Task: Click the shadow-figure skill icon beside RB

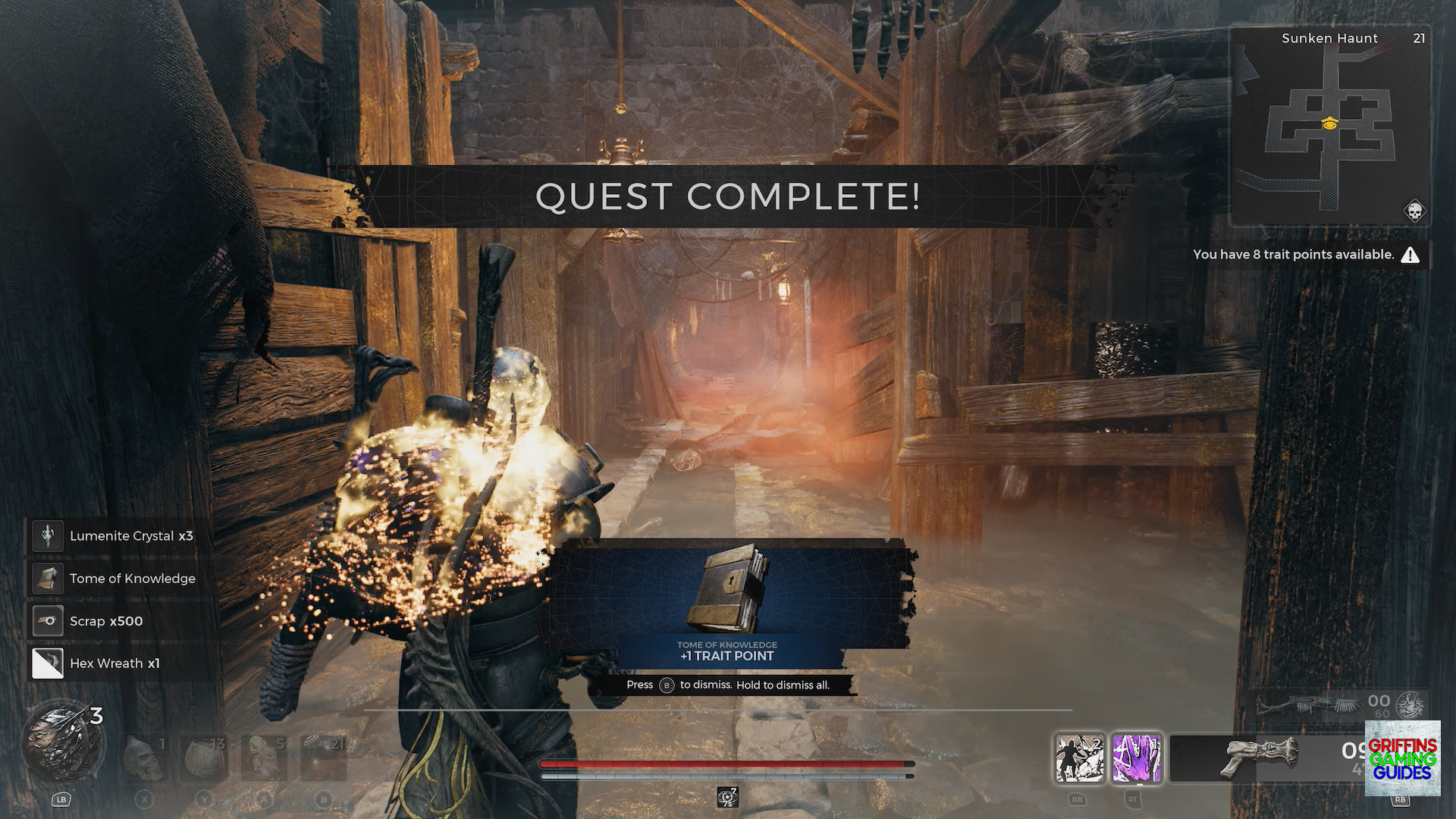Action: pyautogui.click(x=1078, y=759)
